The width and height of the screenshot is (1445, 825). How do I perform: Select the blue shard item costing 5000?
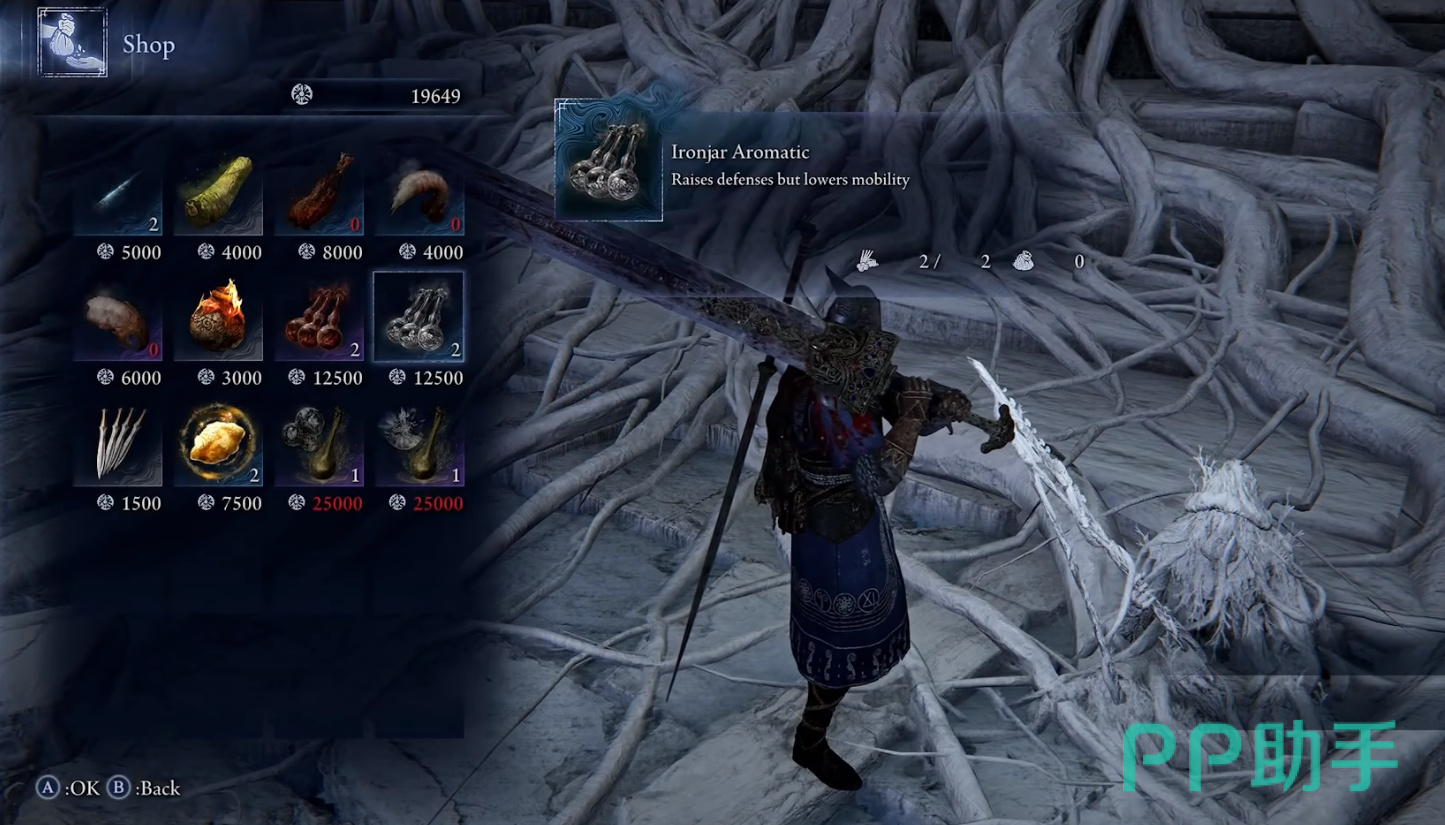(x=118, y=195)
